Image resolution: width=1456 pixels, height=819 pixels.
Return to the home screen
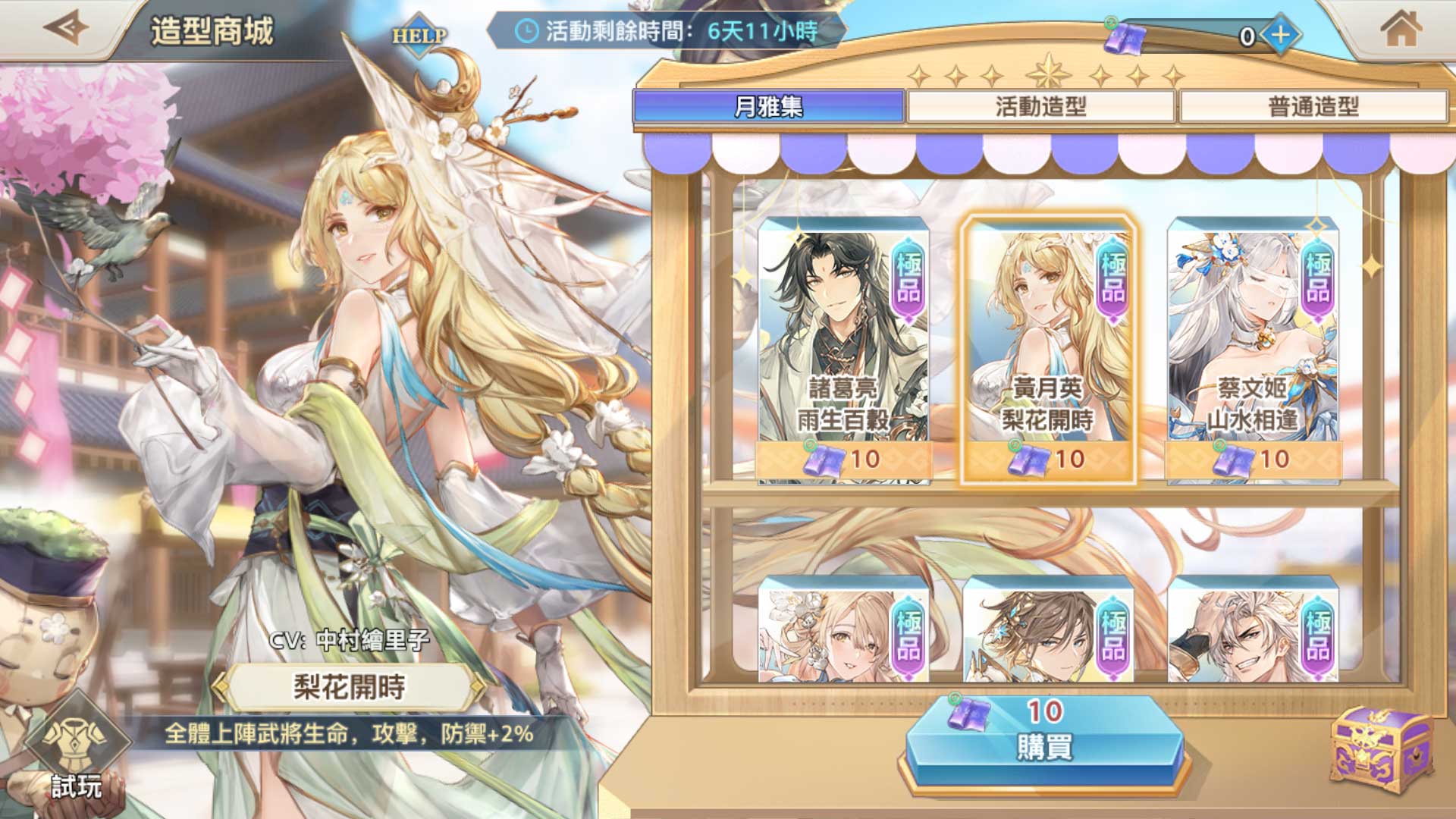point(1400,30)
